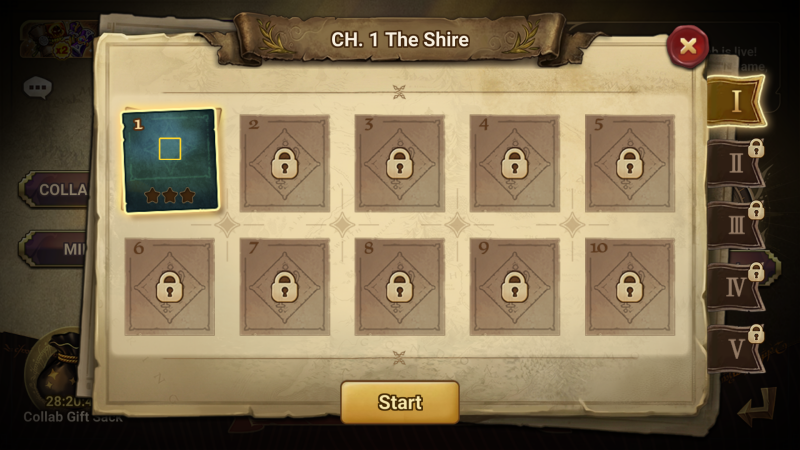Choose locked stage 4 tile
This screenshot has height=450, width=800.
click(x=514, y=163)
